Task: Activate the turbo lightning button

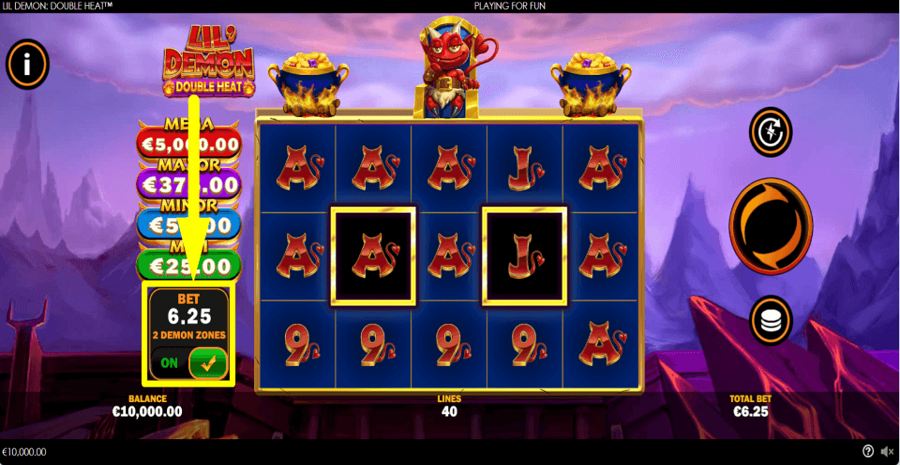Action: click(770, 131)
